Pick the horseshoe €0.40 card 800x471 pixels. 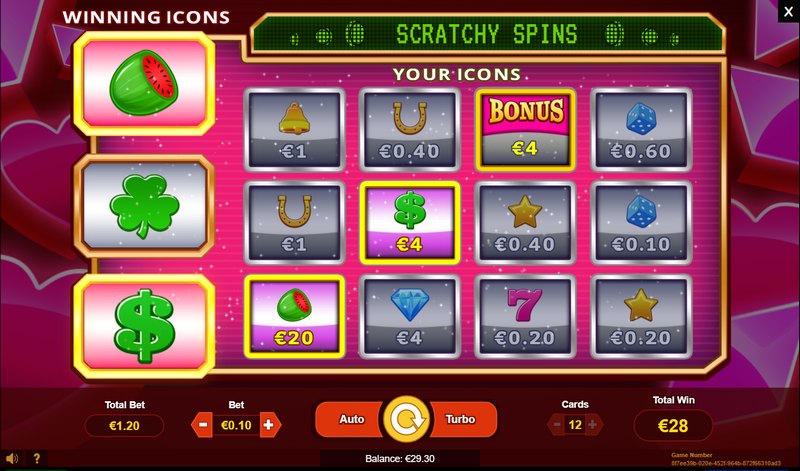click(409, 127)
